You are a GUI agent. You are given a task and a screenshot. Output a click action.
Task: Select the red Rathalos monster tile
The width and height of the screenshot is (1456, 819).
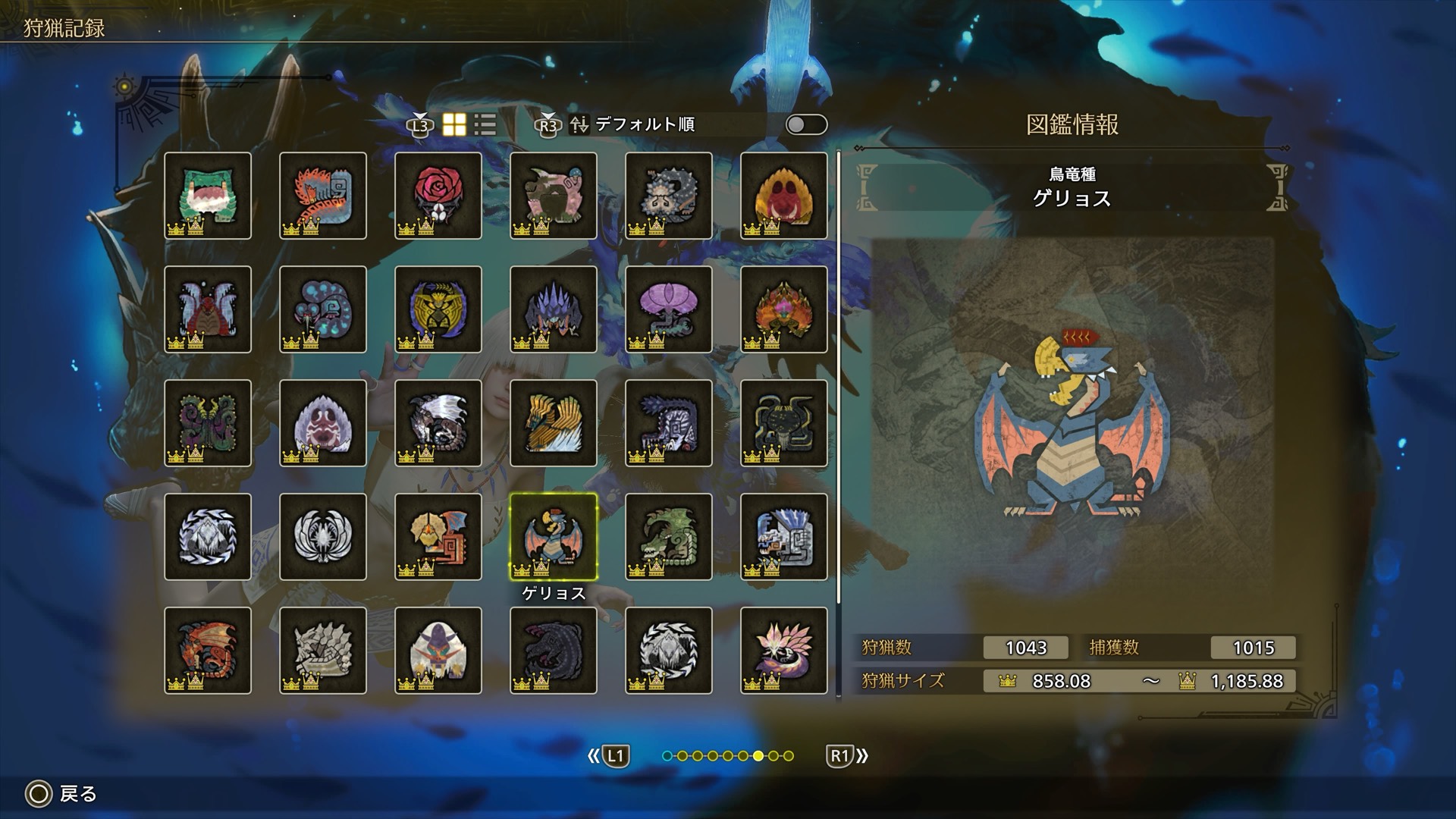click(x=208, y=651)
